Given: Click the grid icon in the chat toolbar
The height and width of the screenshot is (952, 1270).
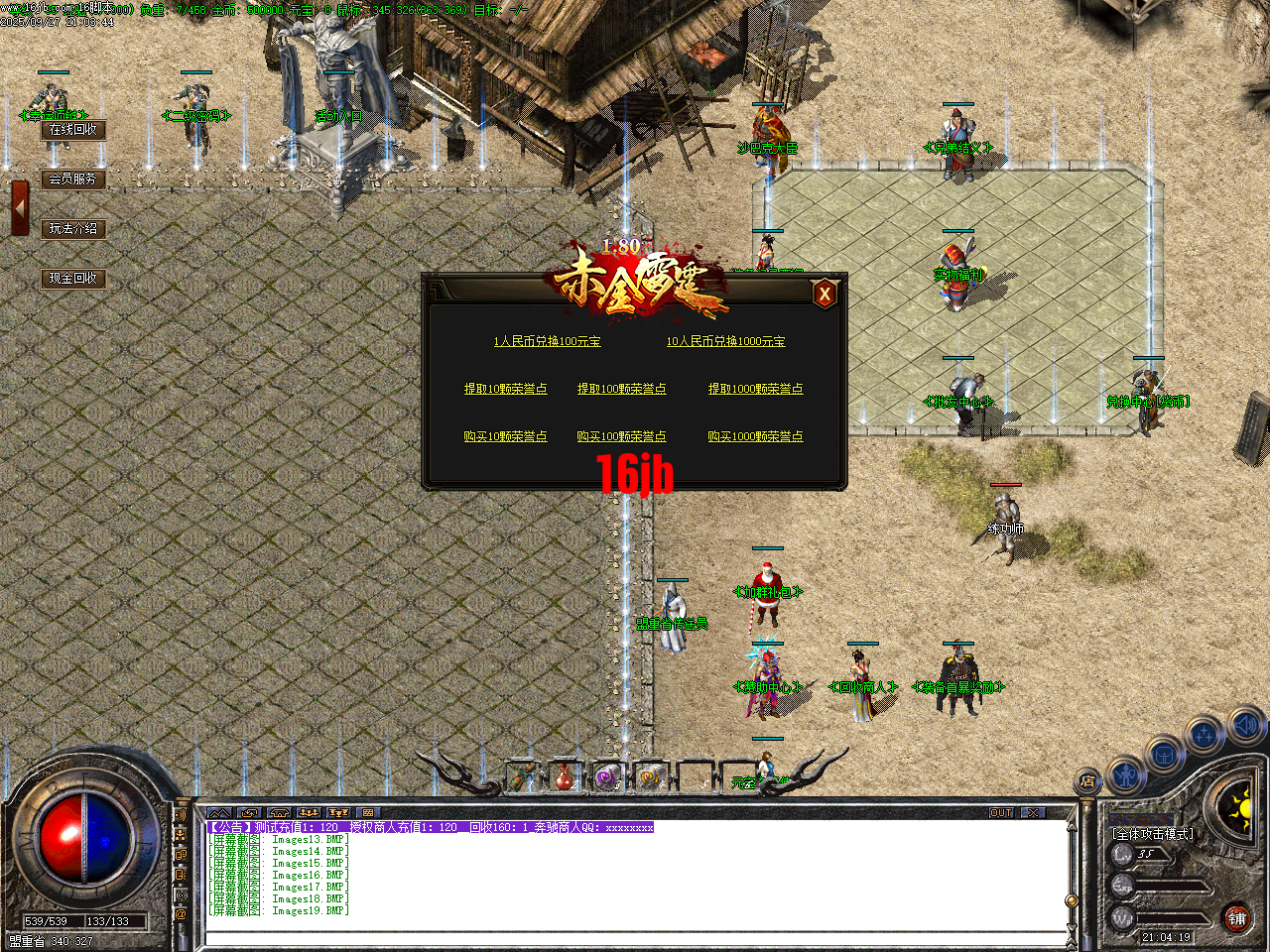Looking at the screenshot, I should coord(368,811).
